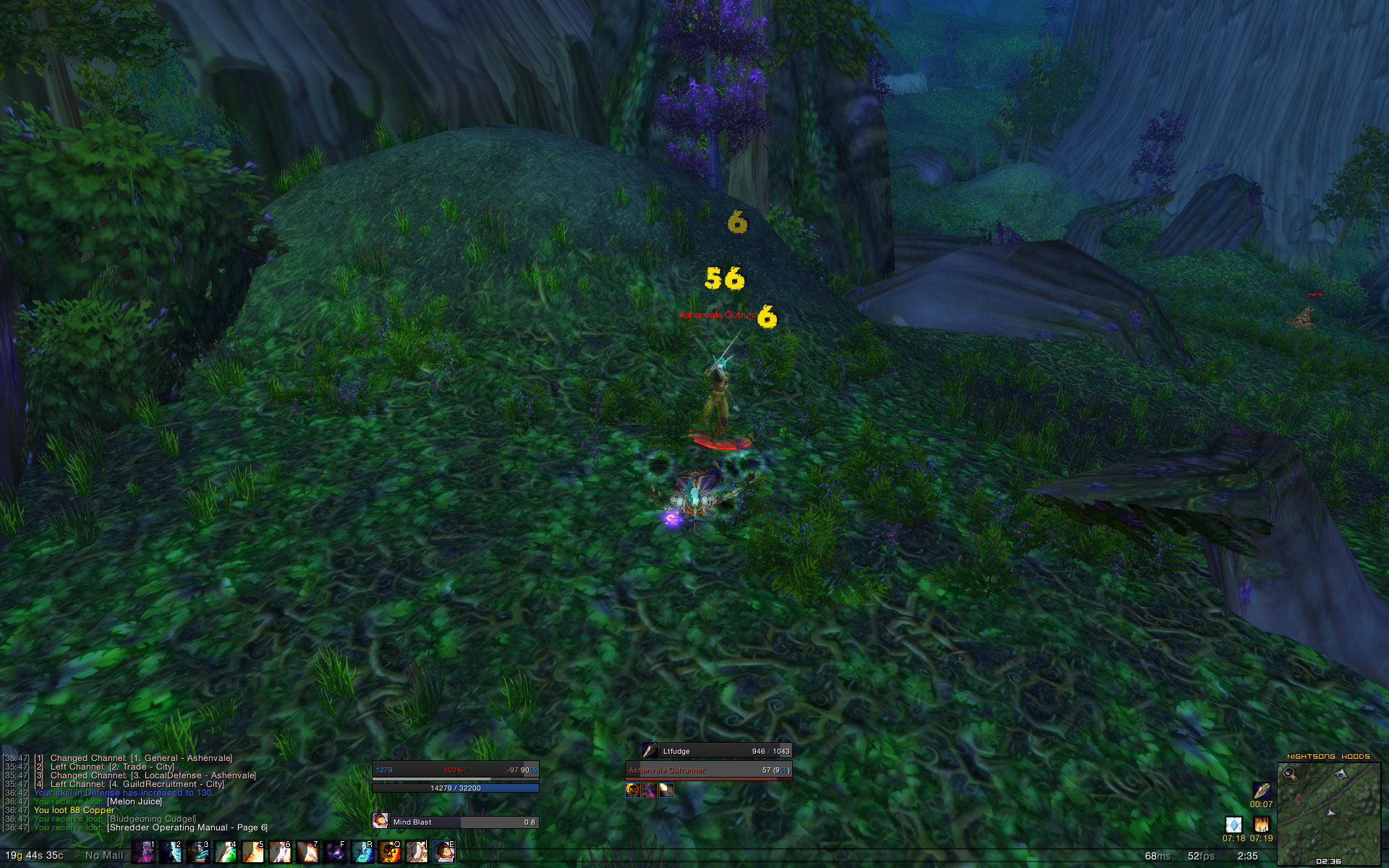The image size is (1389, 868).
Task: Select the Ashenvale Outrunner target frame
Action: [708, 770]
